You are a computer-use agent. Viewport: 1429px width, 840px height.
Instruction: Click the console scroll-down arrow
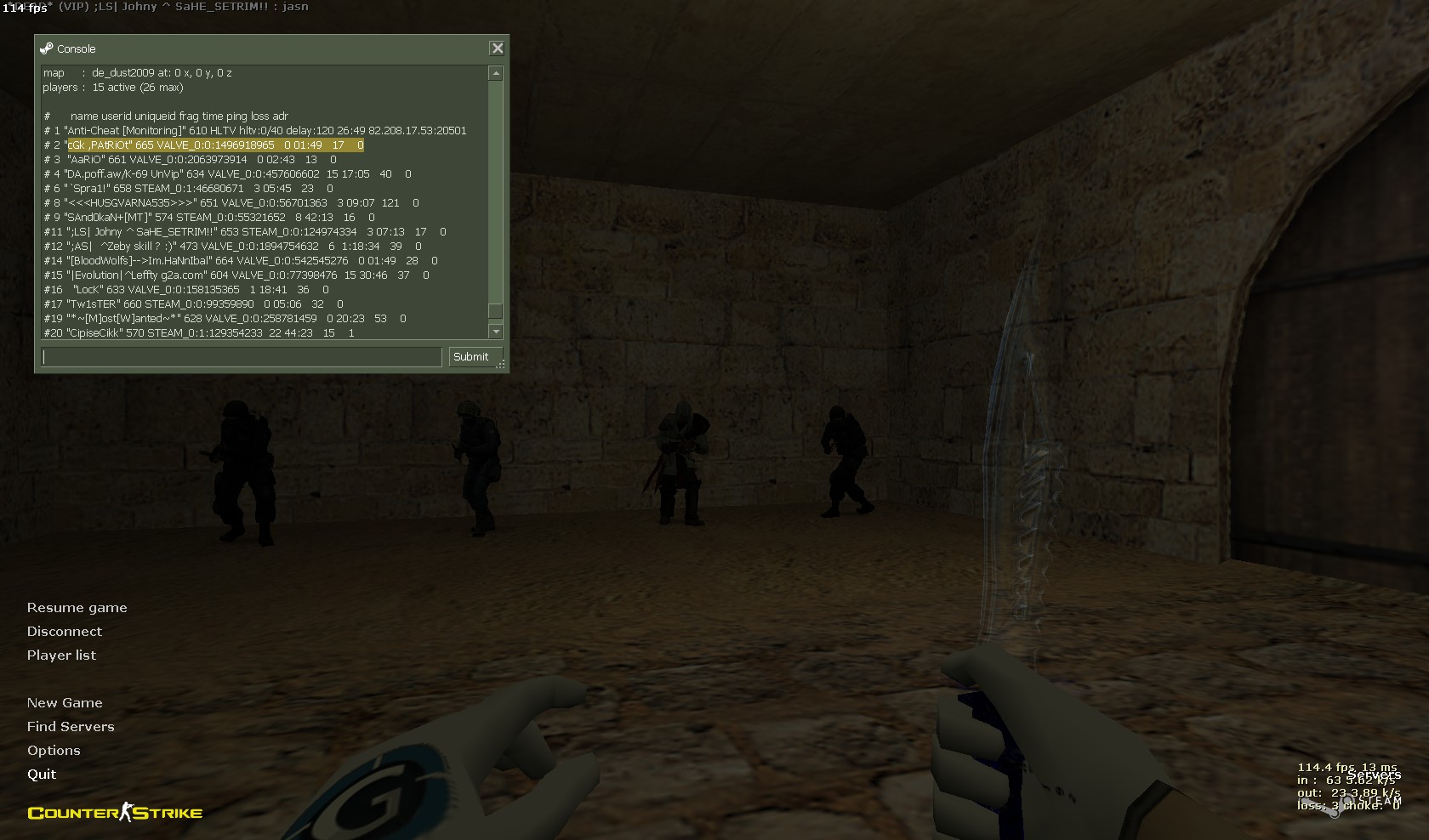point(496,332)
